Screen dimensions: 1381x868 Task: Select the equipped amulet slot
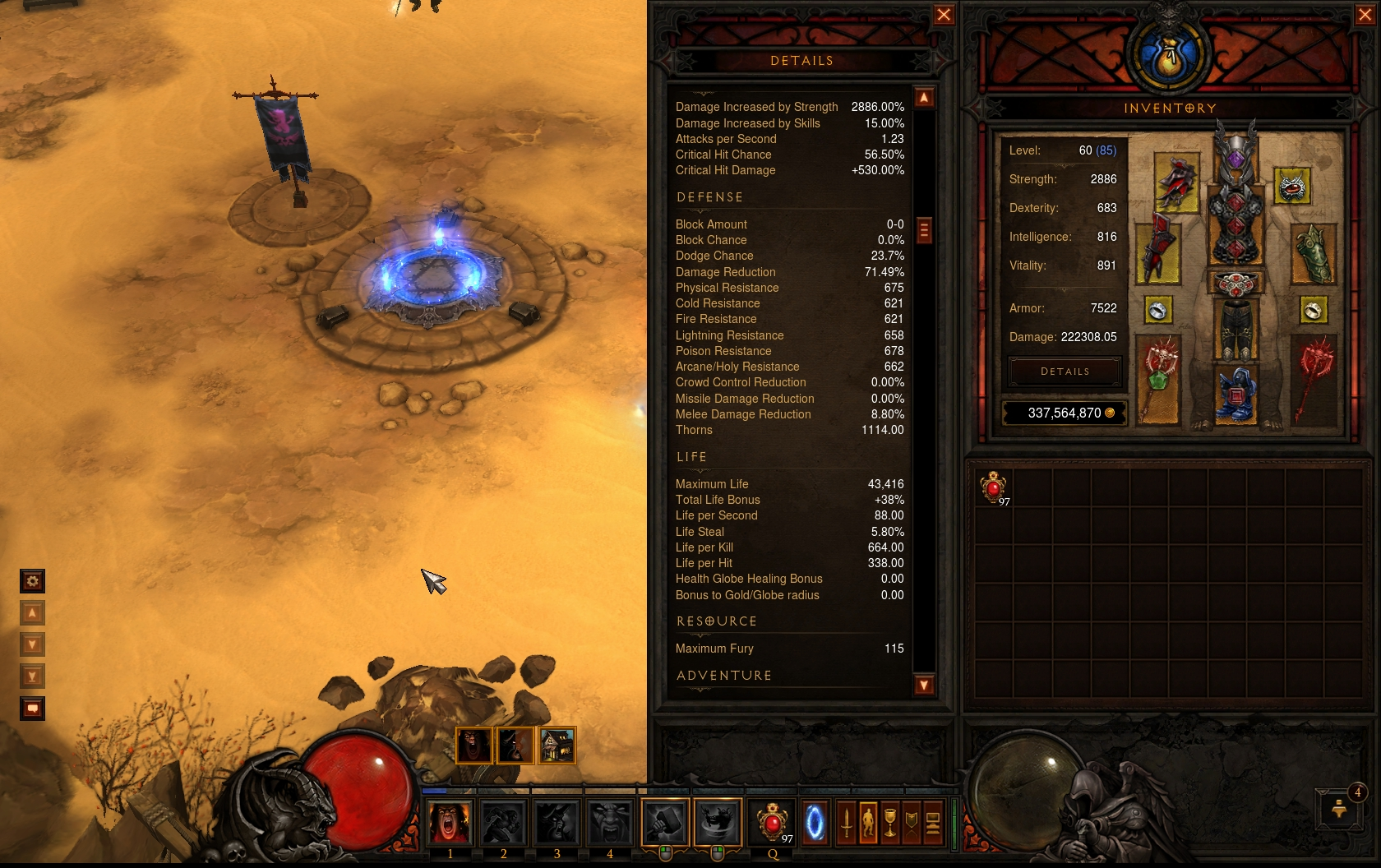click(x=1291, y=187)
